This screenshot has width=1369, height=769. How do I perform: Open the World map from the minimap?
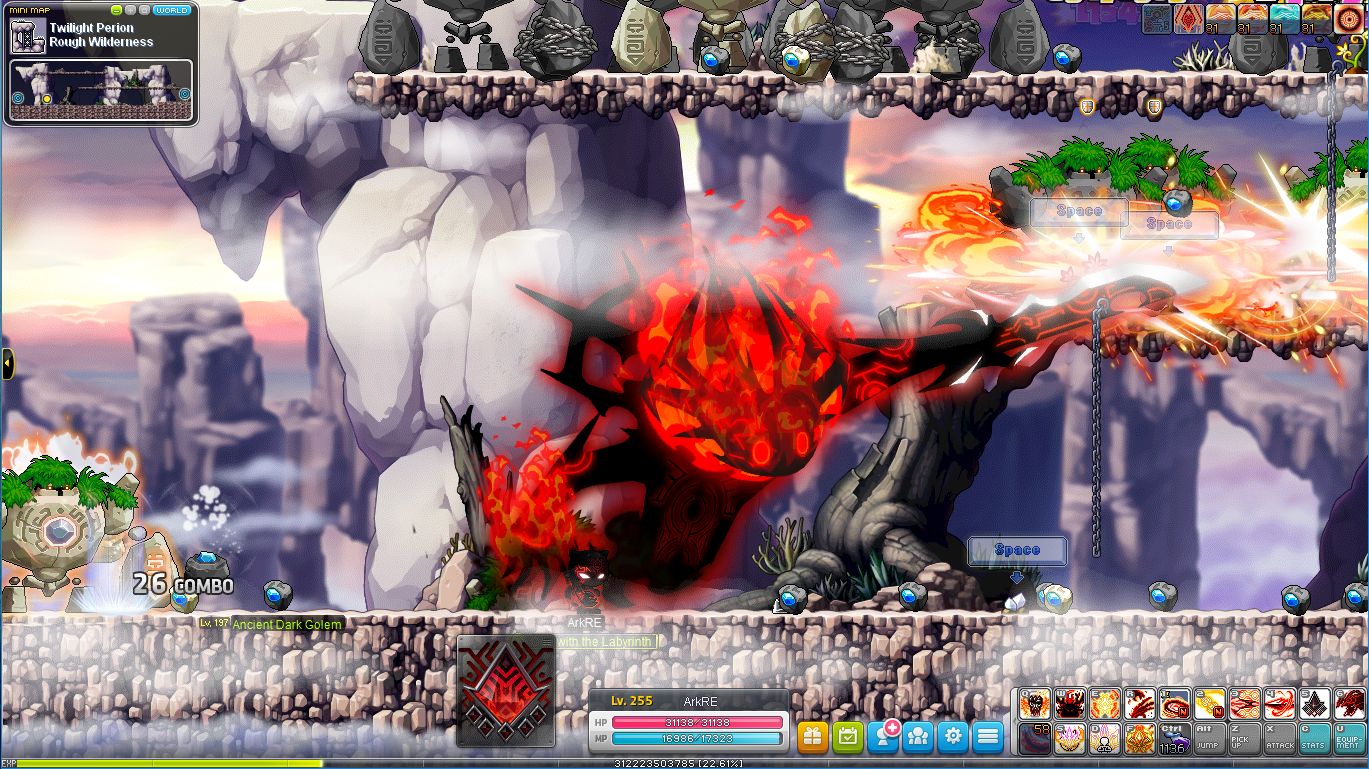click(172, 10)
